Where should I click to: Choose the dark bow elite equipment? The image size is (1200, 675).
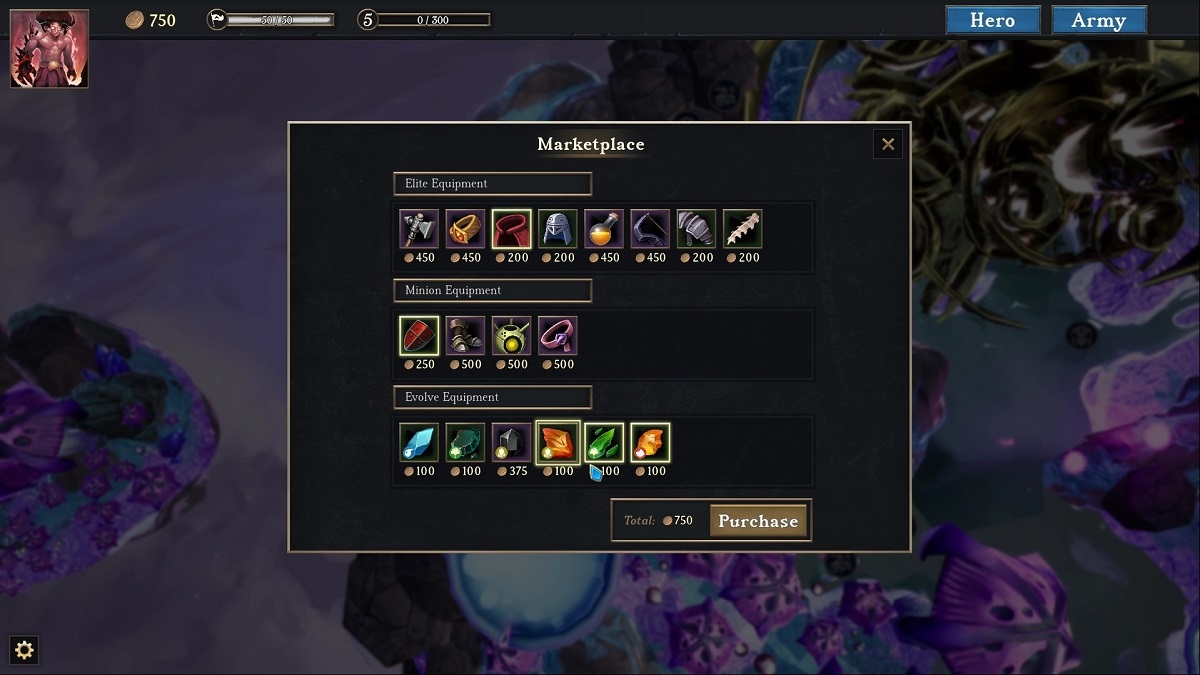click(650, 229)
